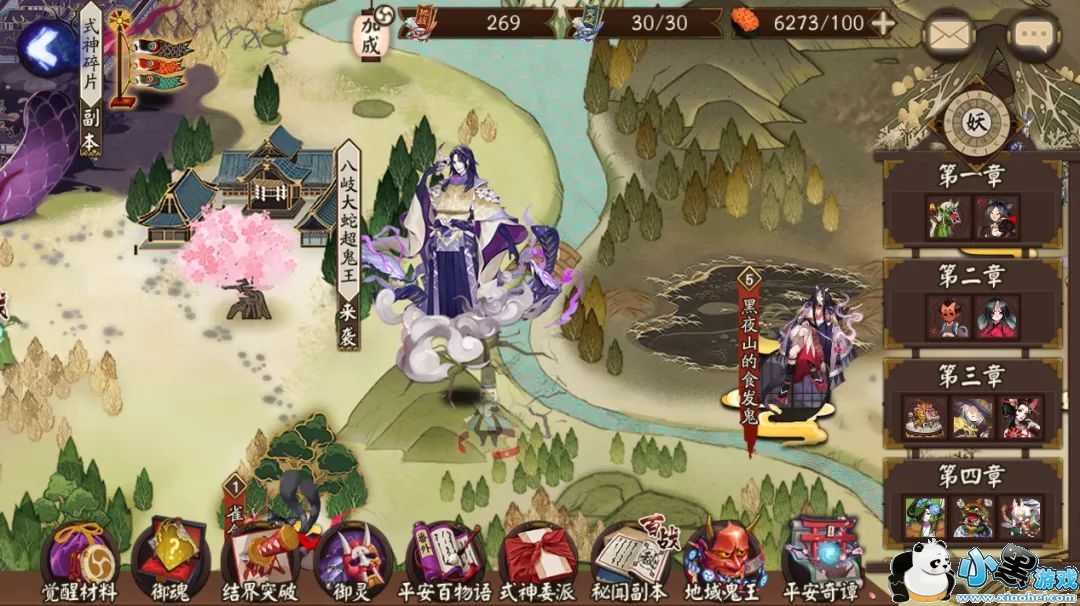Select chapter 第二章
Viewport: 1080px width, 606px height.
[x=971, y=300]
